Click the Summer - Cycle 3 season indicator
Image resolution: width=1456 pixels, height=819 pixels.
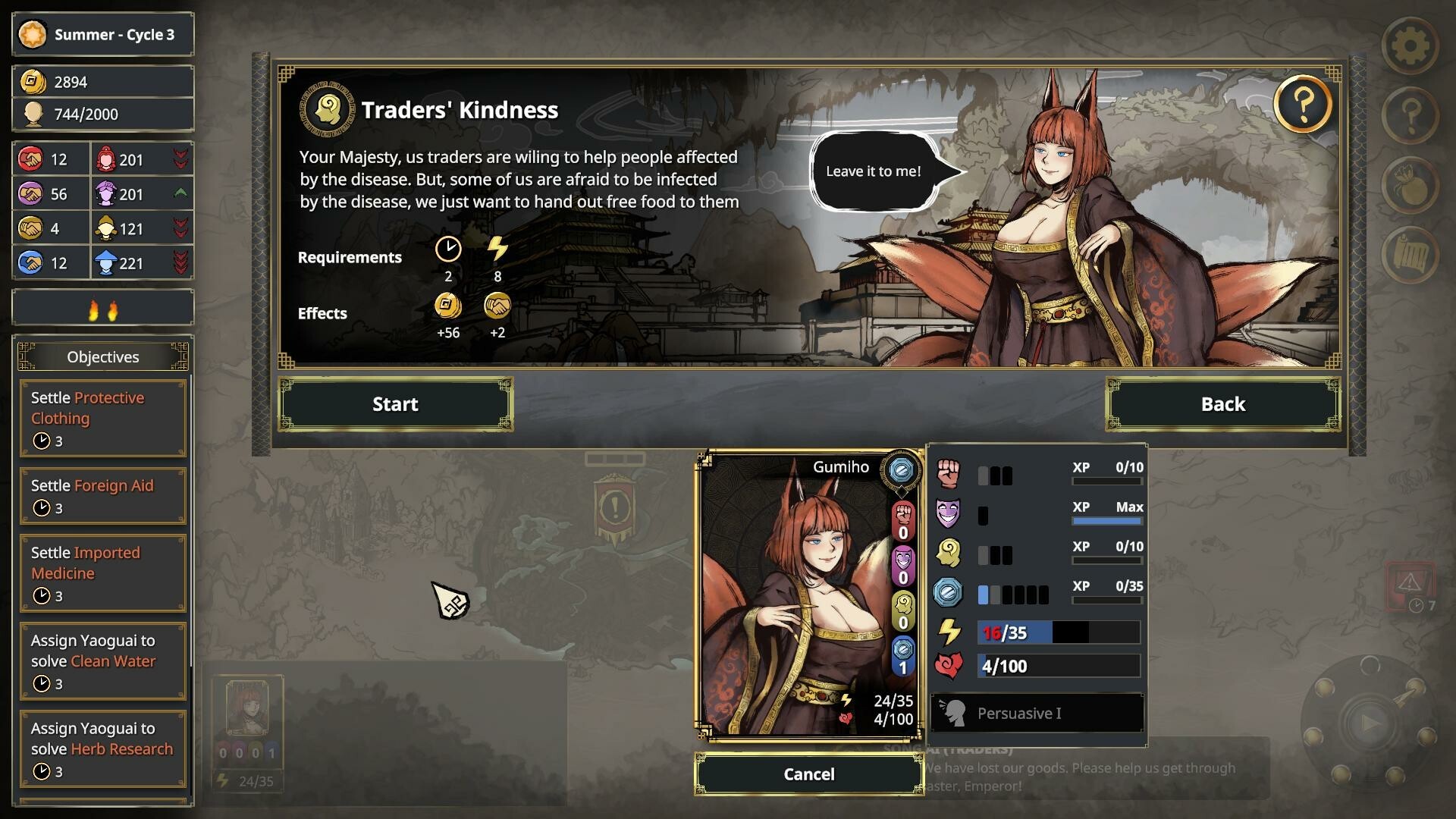pos(103,35)
